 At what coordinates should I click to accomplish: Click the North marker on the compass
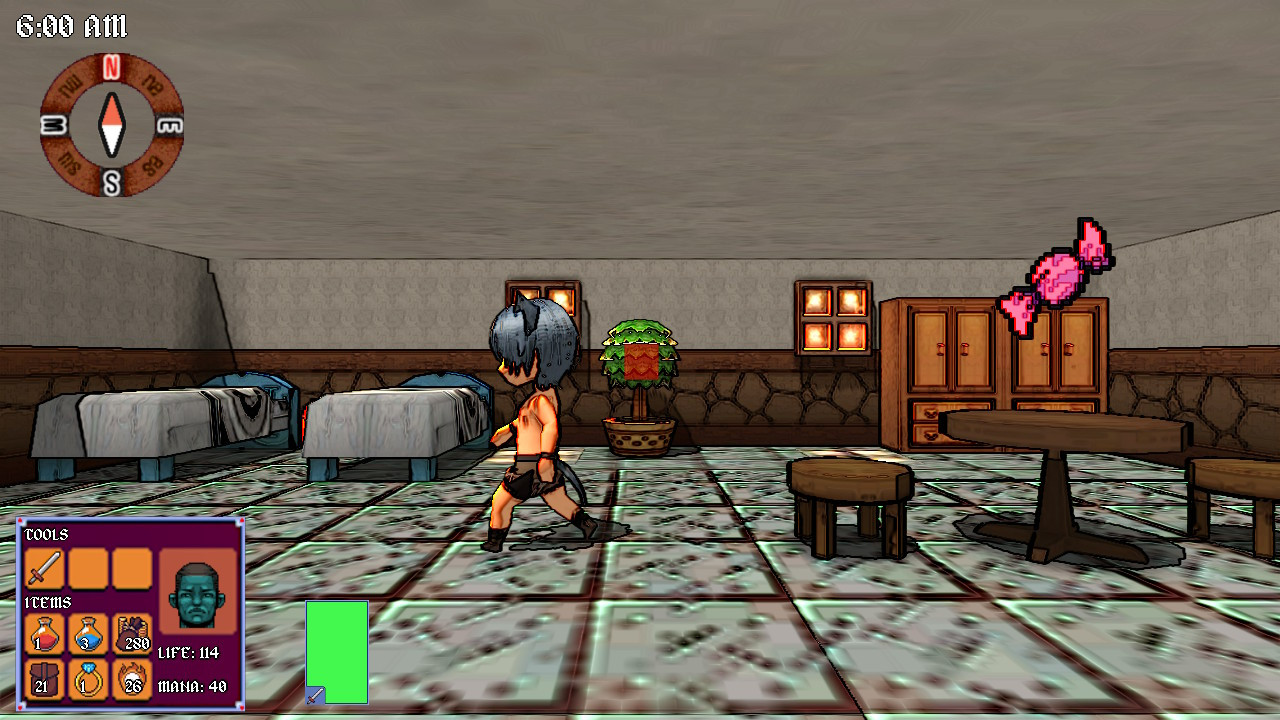click(110, 68)
